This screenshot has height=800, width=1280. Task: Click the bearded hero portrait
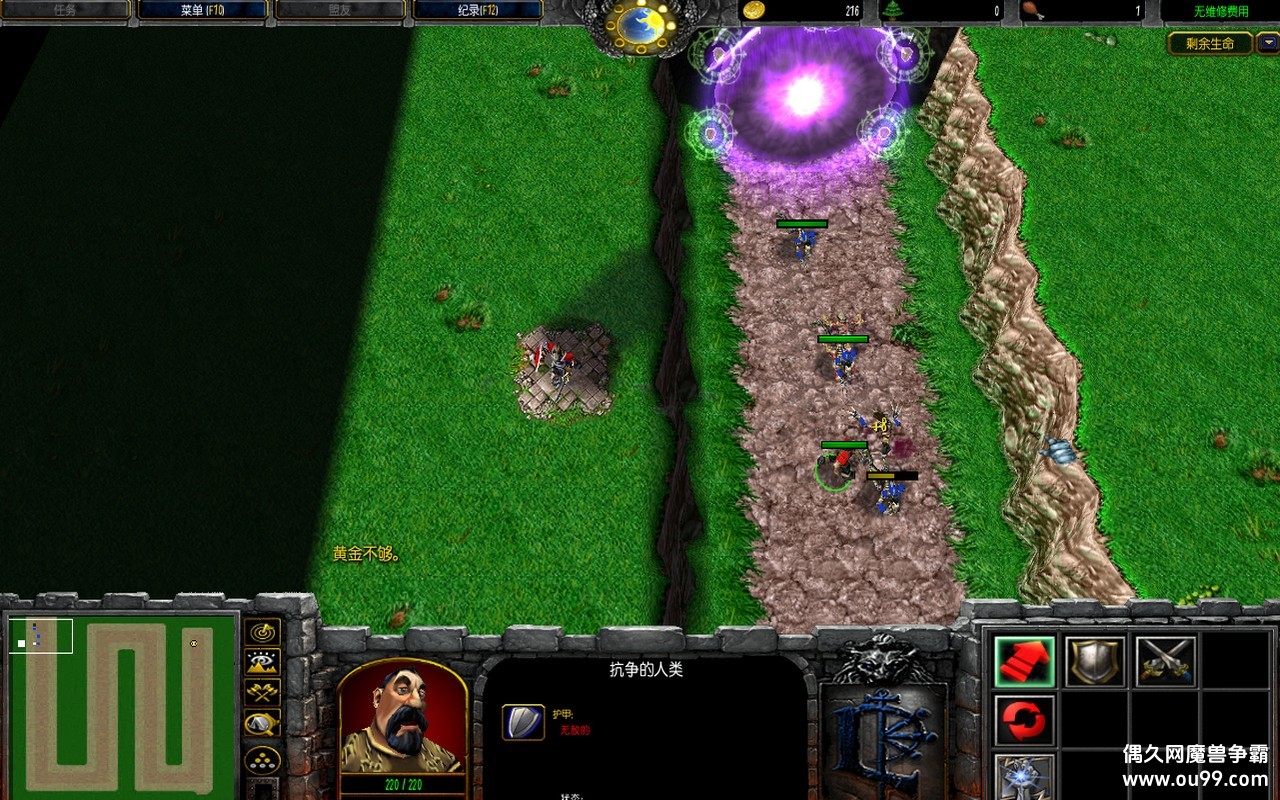click(403, 715)
